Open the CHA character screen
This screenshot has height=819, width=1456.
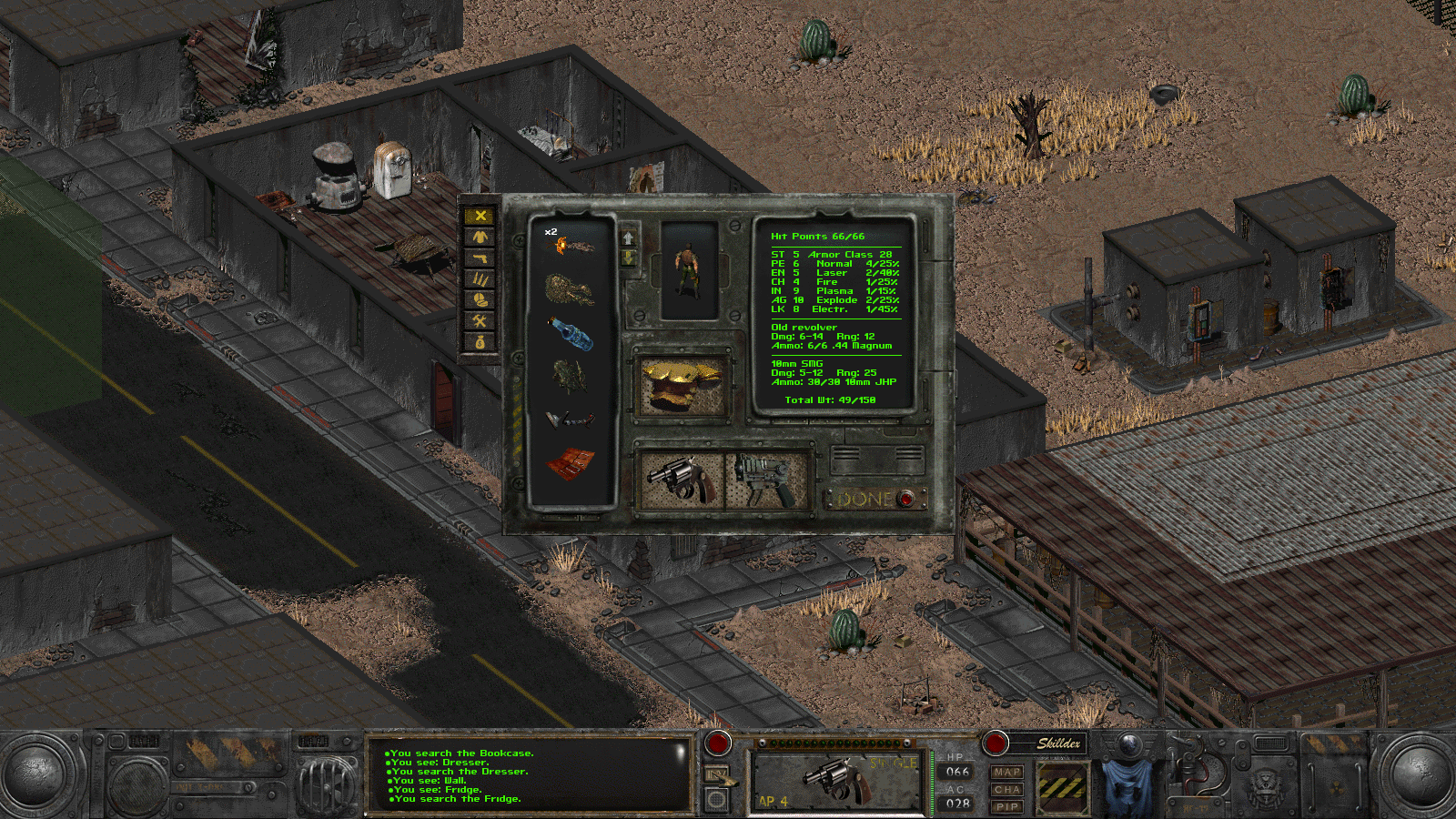(1006, 789)
